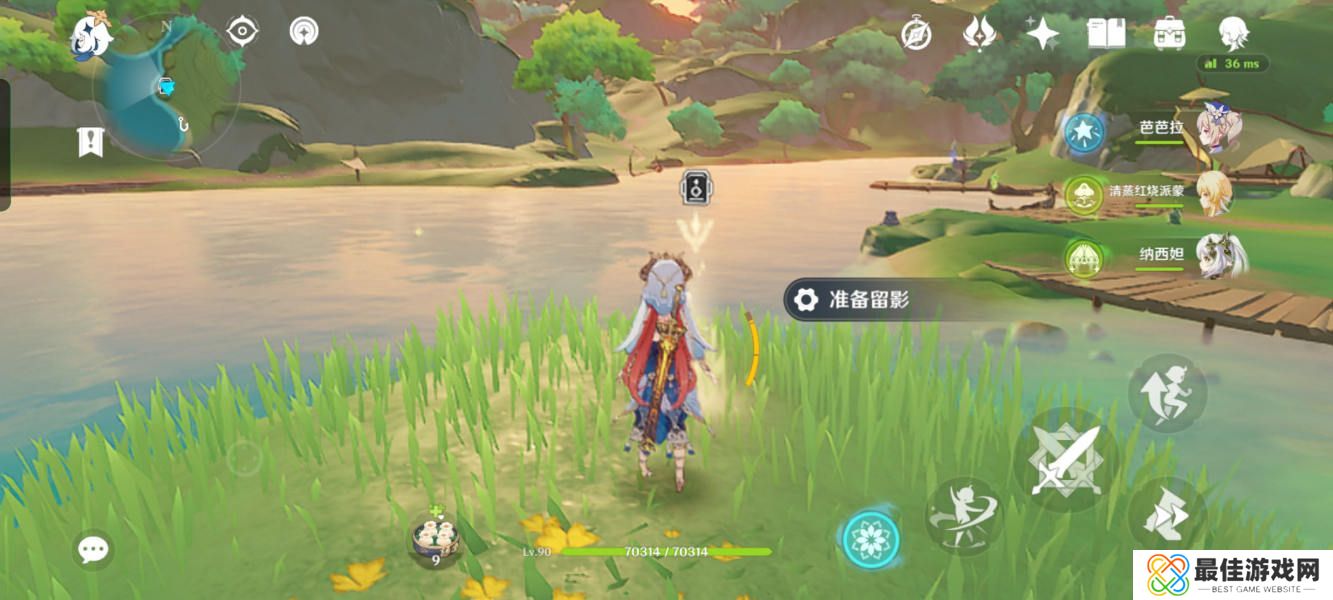Switch to party member 芭芭拉
Image resolution: width=1333 pixels, height=600 pixels.
1160,130
